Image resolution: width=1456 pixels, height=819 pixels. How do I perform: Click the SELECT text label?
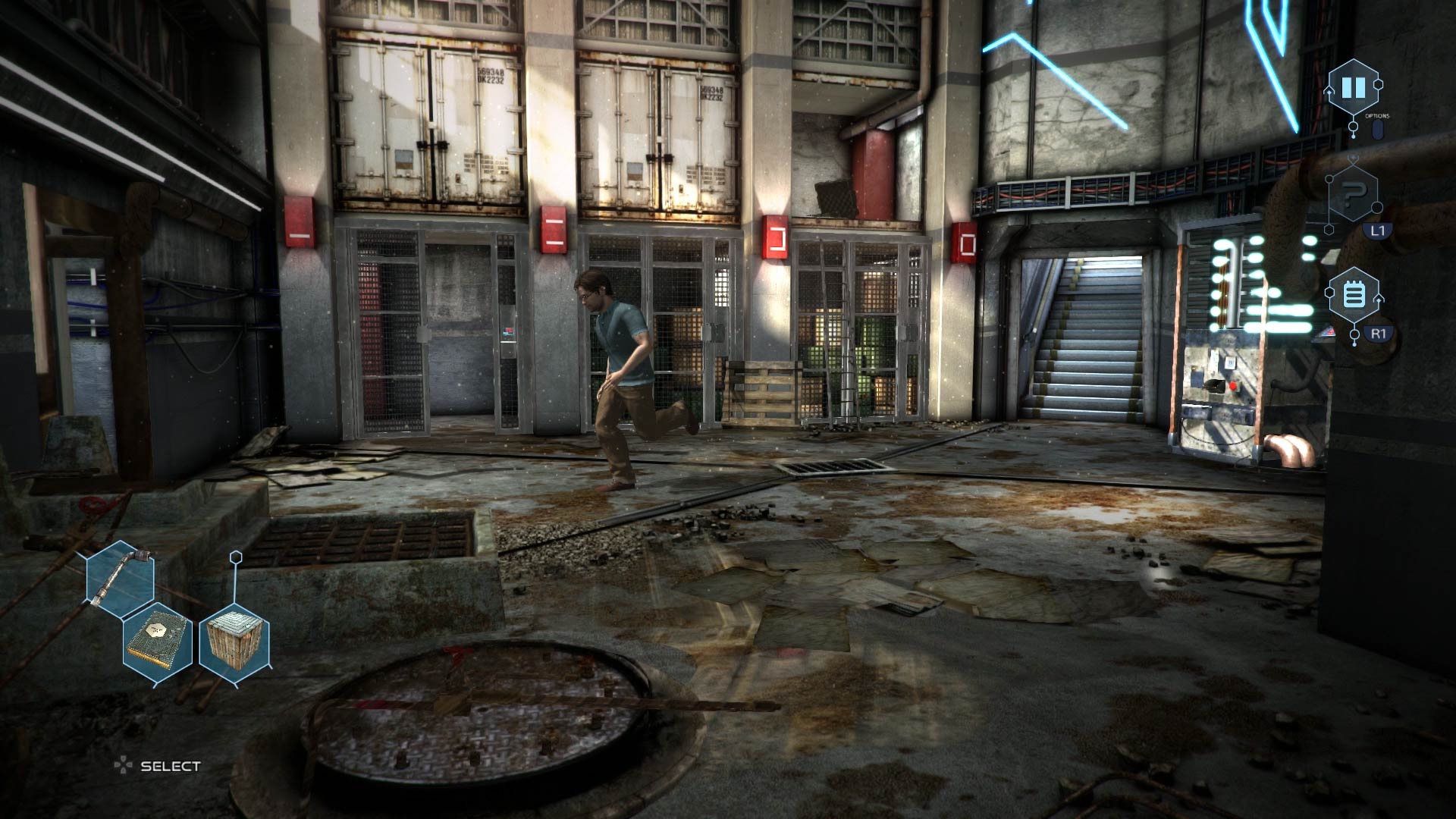tap(170, 766)
